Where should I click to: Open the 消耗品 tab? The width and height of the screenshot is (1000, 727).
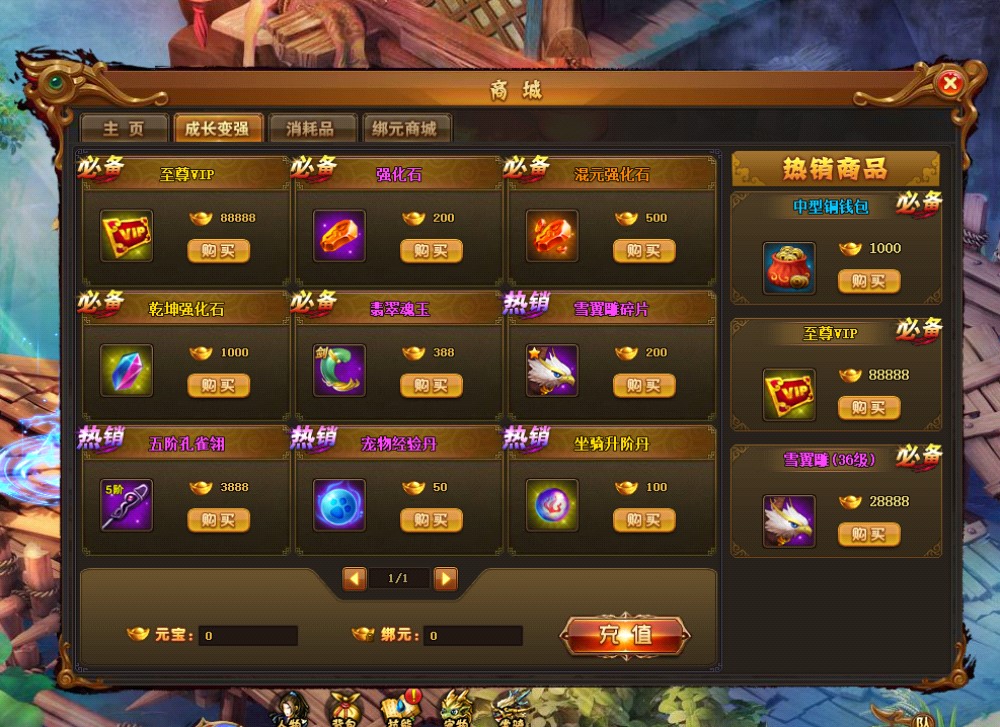309,129
